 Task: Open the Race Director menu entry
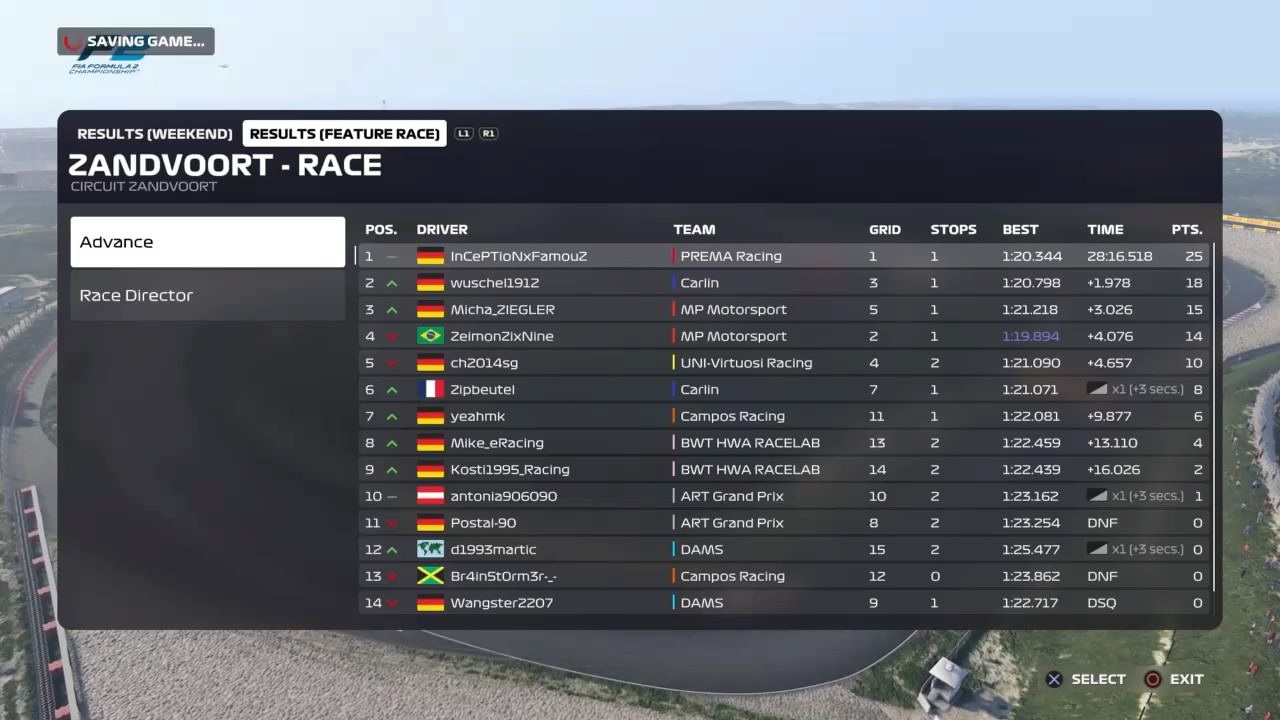(207, 295)
